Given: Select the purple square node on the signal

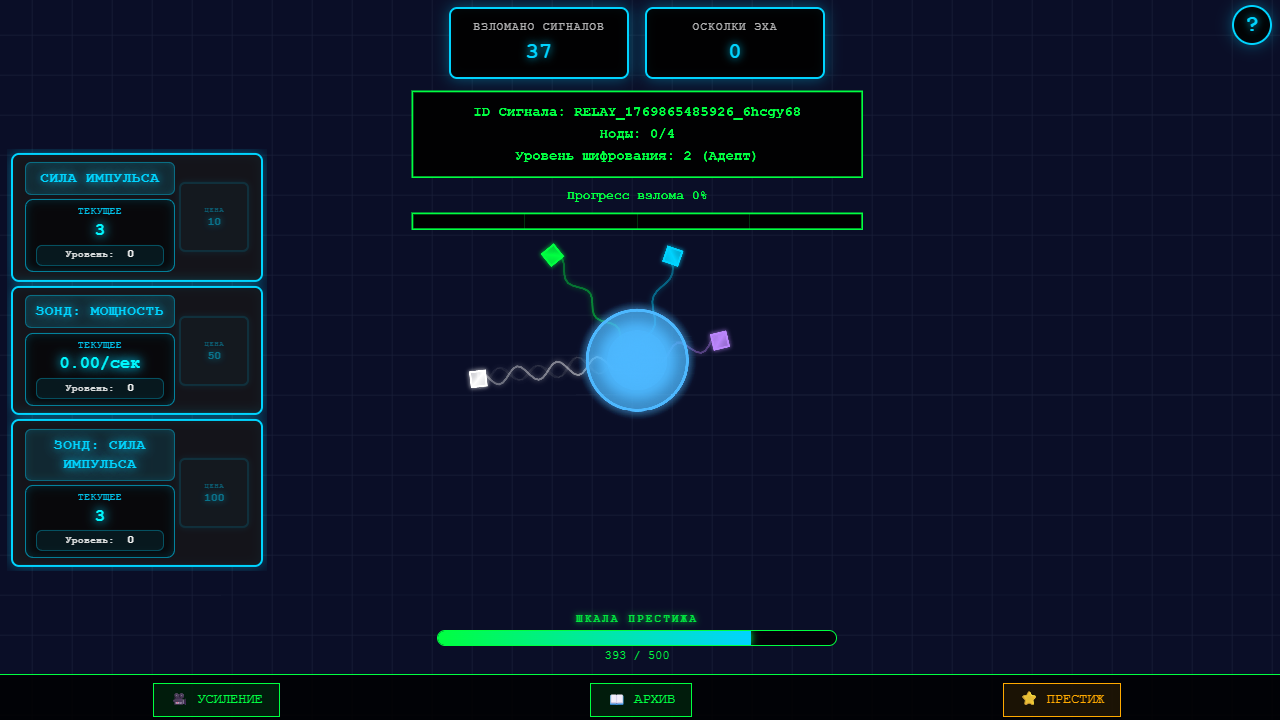Looking at the screenshot, I should [719, 340].
